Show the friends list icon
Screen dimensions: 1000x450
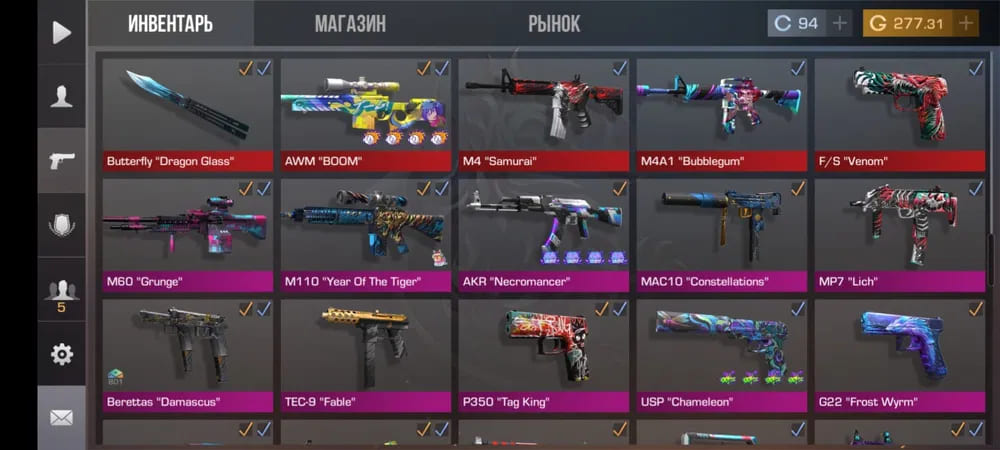(62, 291)
